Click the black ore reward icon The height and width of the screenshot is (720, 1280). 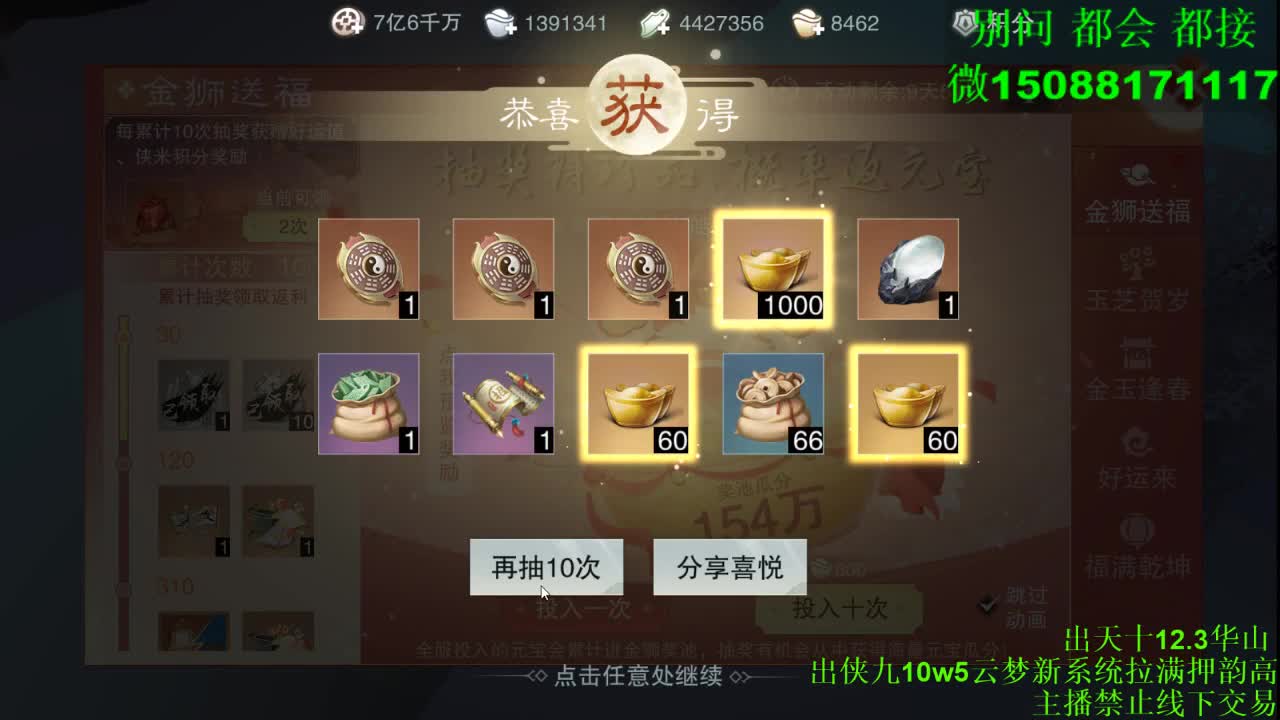point(908,268)
